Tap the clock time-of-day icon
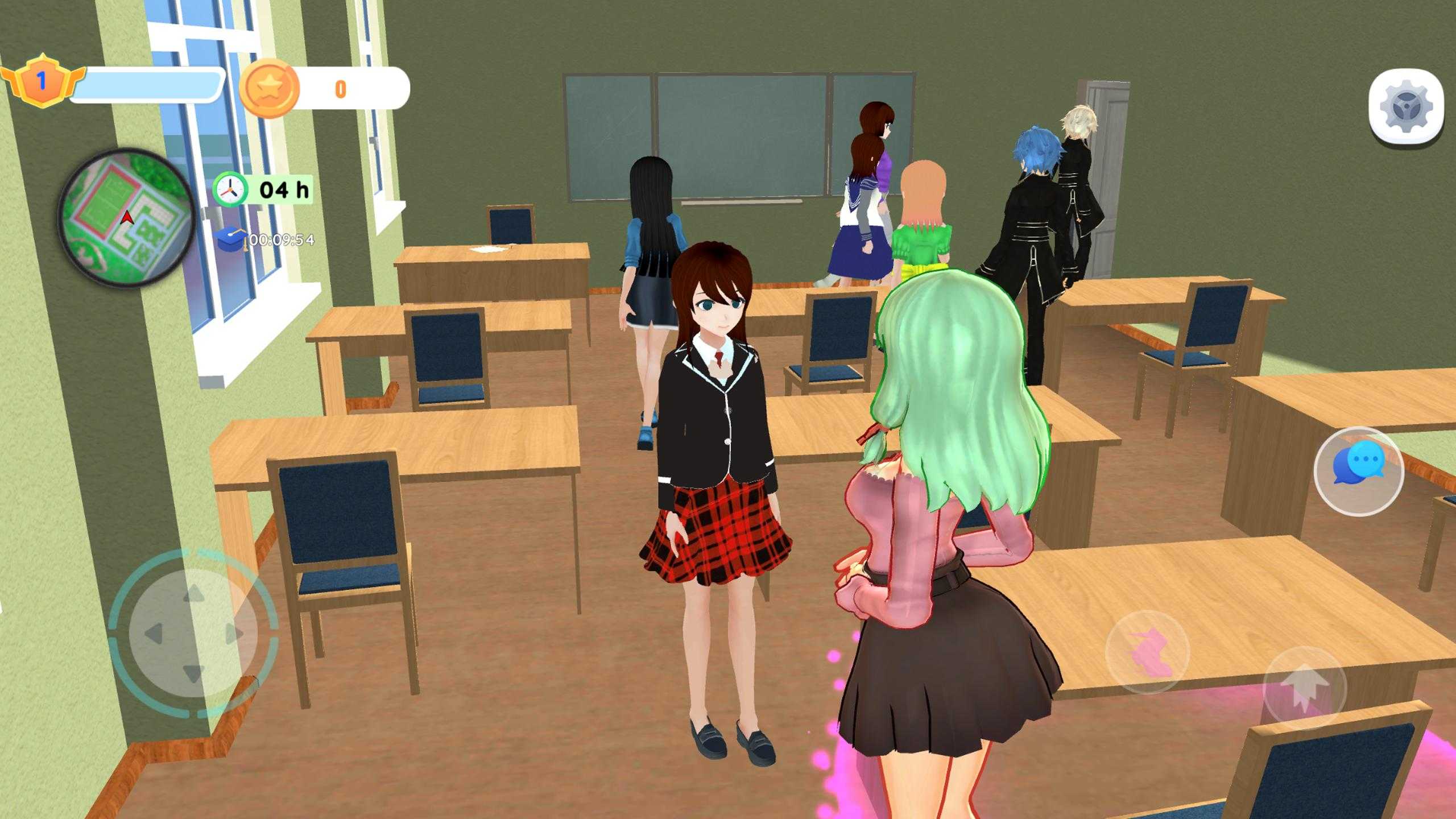Image resolution: width=1456 pixels, height=819 pixels. coord(230,189)
